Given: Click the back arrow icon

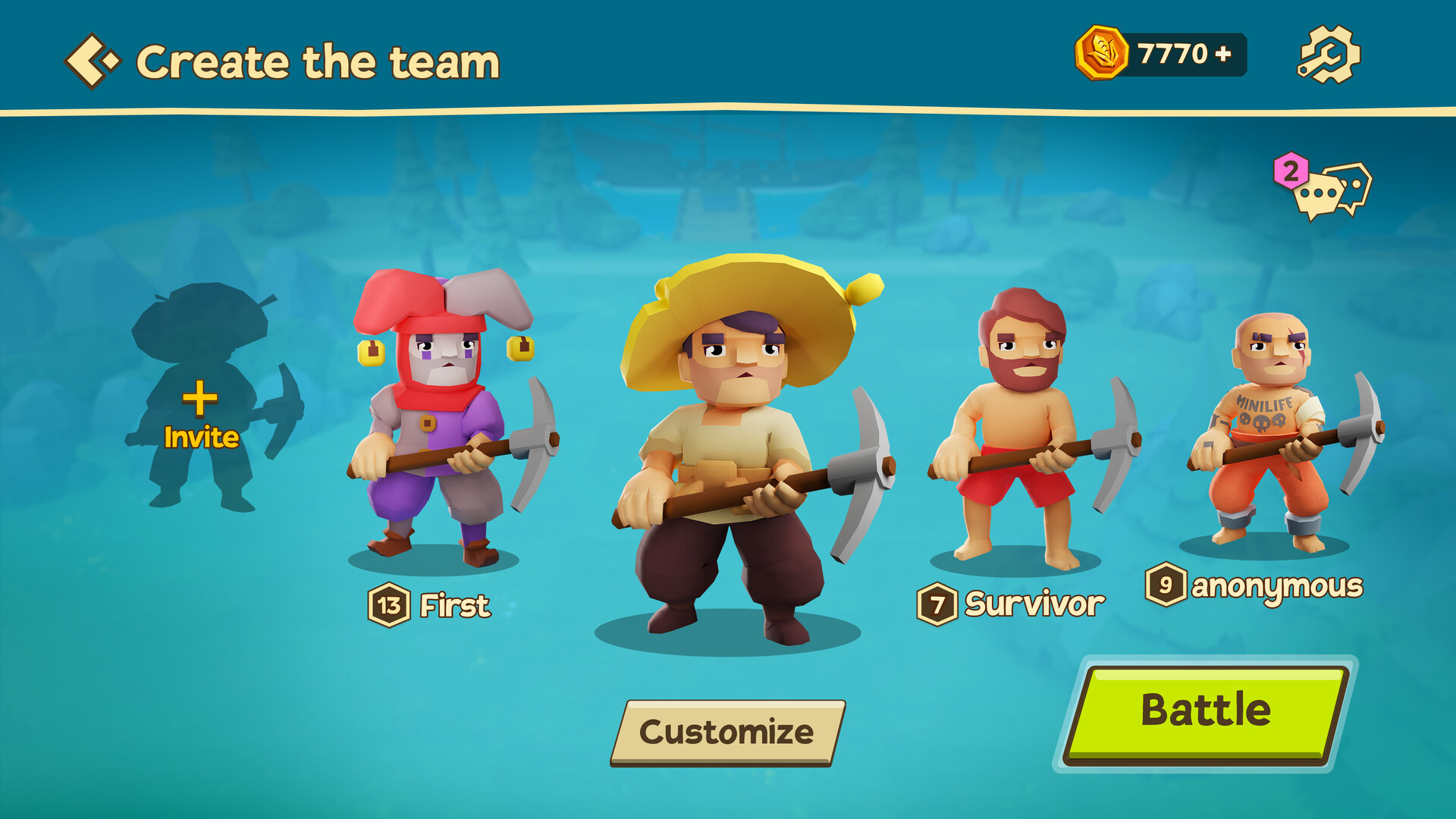Looking at the screenshot, I should click(91, 59).
